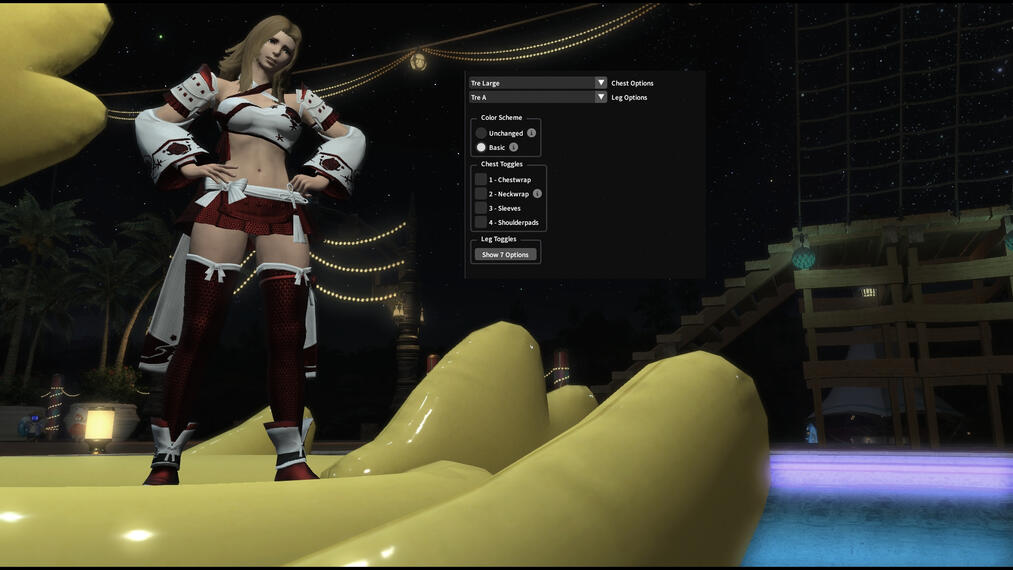1013x570 pixels.
Task: Click the Show 7 Options button
Action: point(505,255)
